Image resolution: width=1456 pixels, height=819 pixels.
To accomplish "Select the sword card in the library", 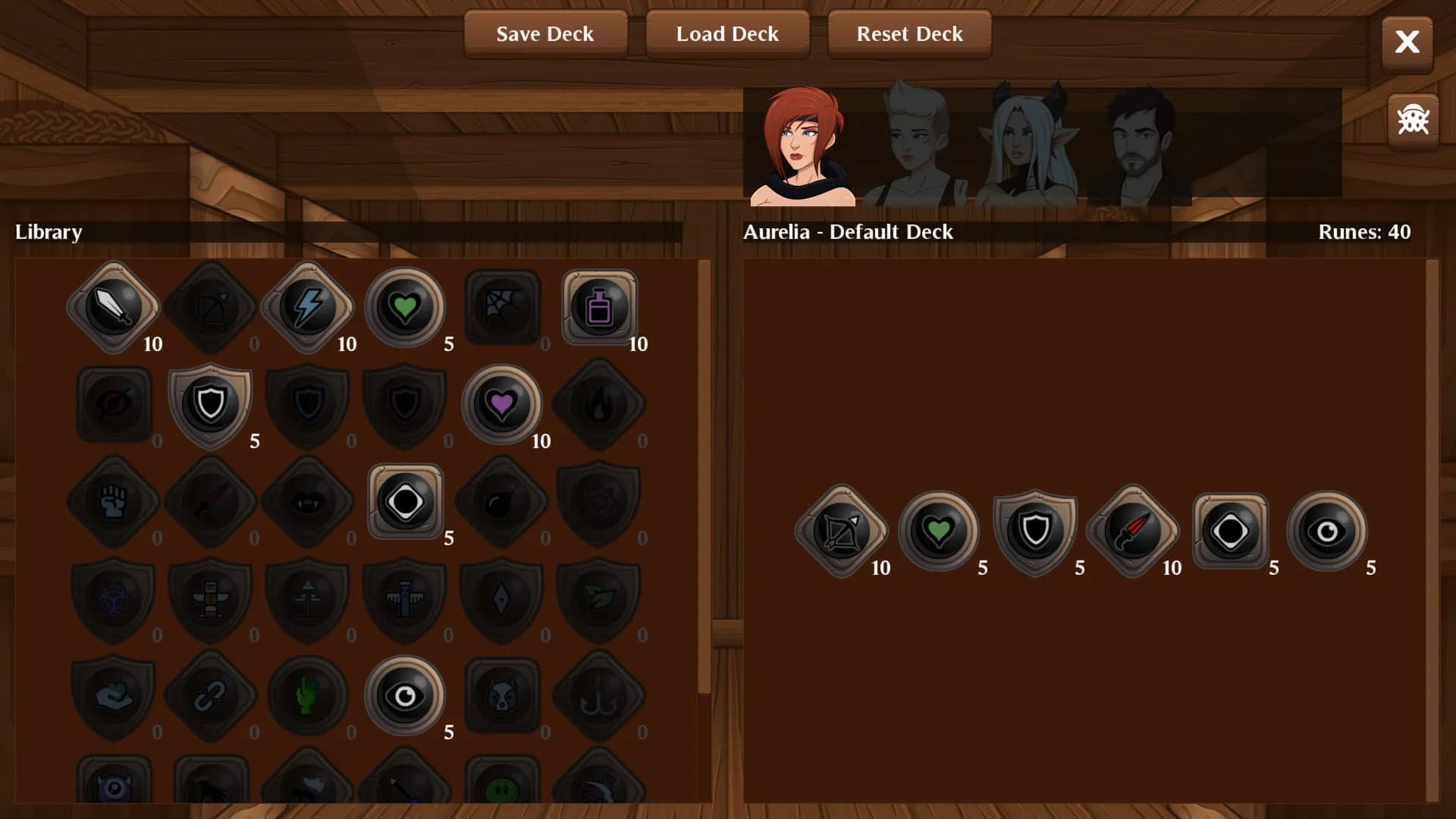I will pyautogui.click(x=114, y=307).
